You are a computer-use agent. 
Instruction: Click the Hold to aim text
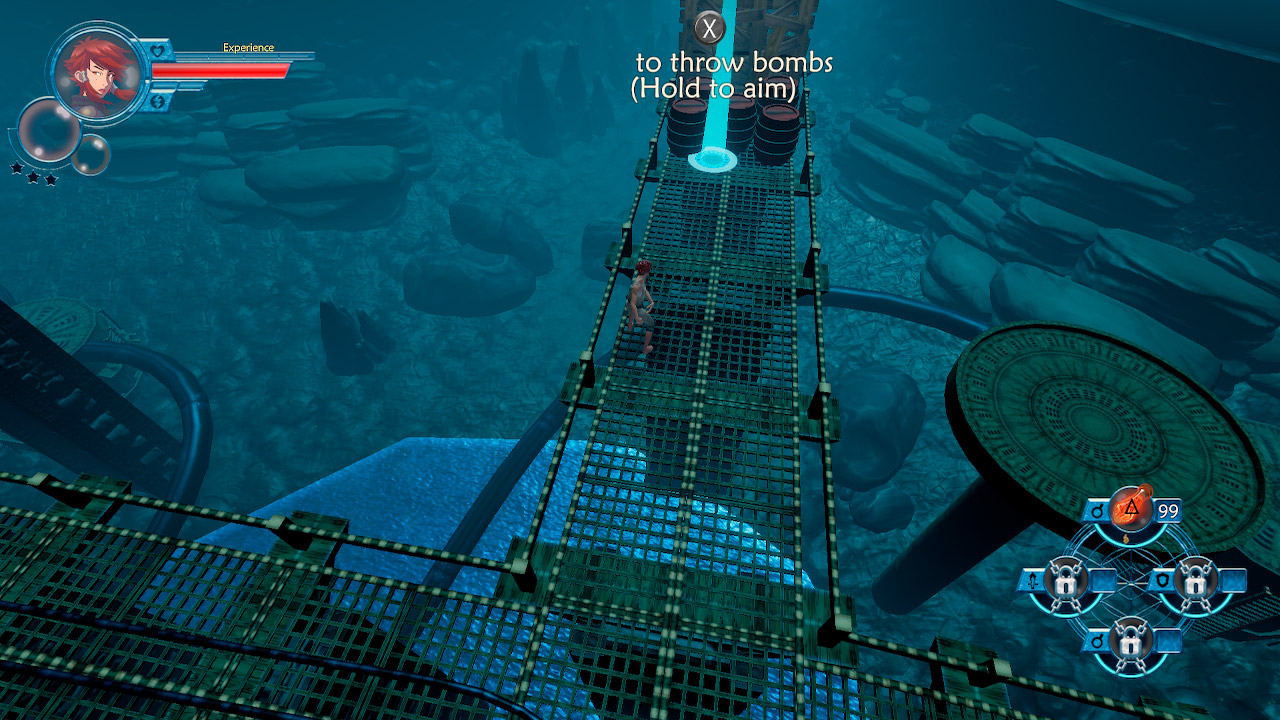(716, 90)
